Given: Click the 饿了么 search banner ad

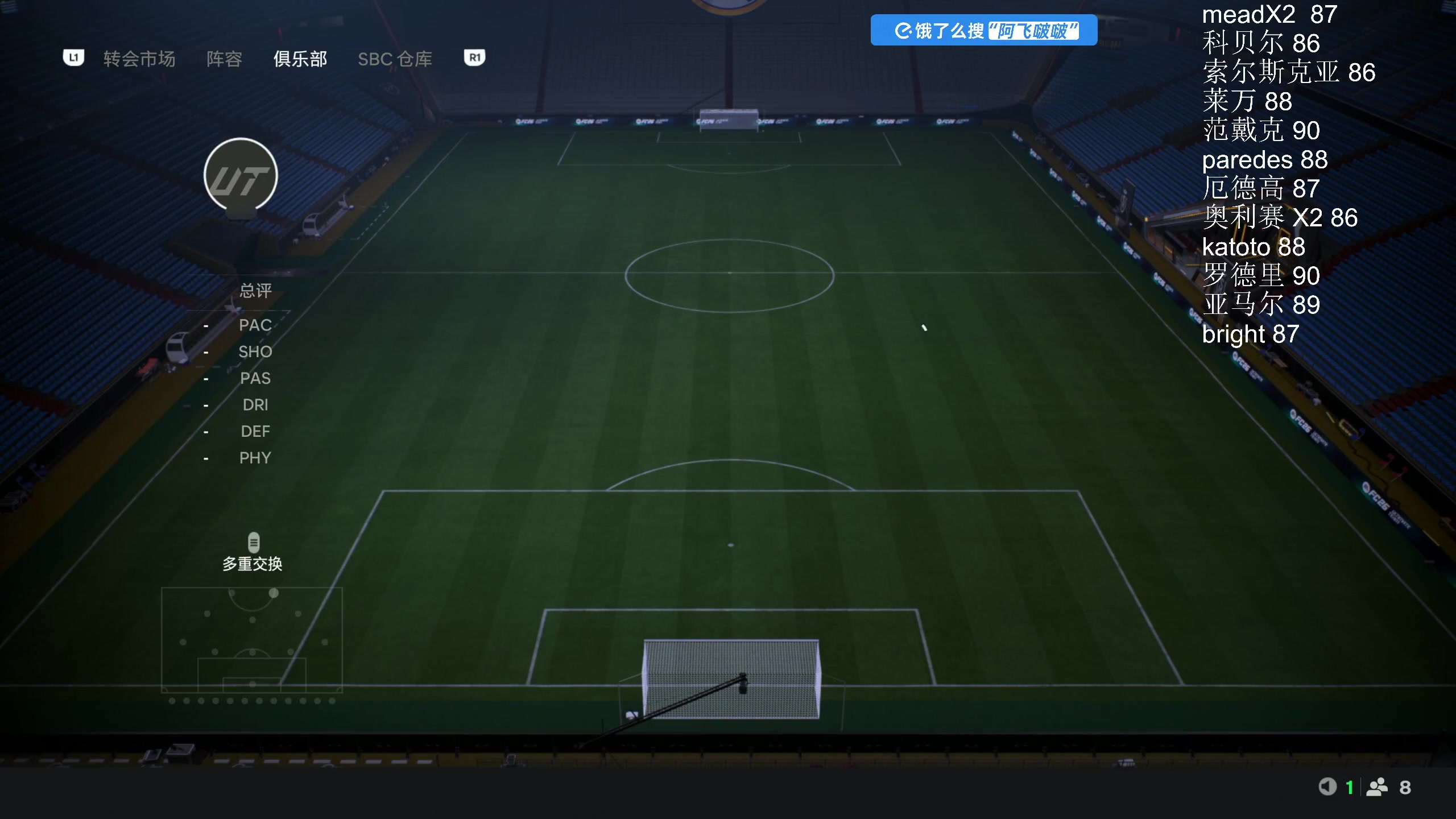Looking at the screenshot, I should click(x=983, y=30).
